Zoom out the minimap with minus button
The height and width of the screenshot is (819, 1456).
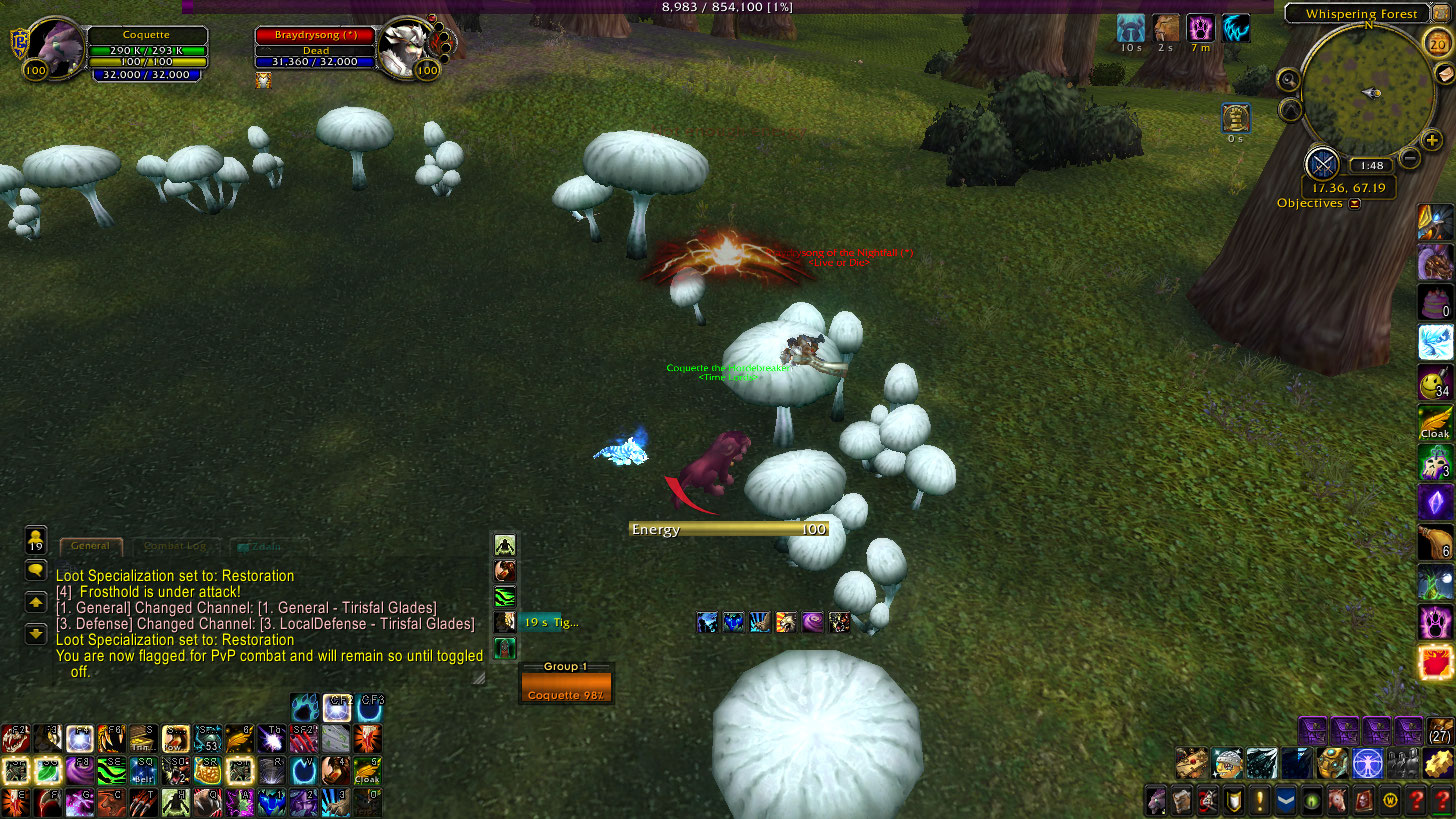1410,157
